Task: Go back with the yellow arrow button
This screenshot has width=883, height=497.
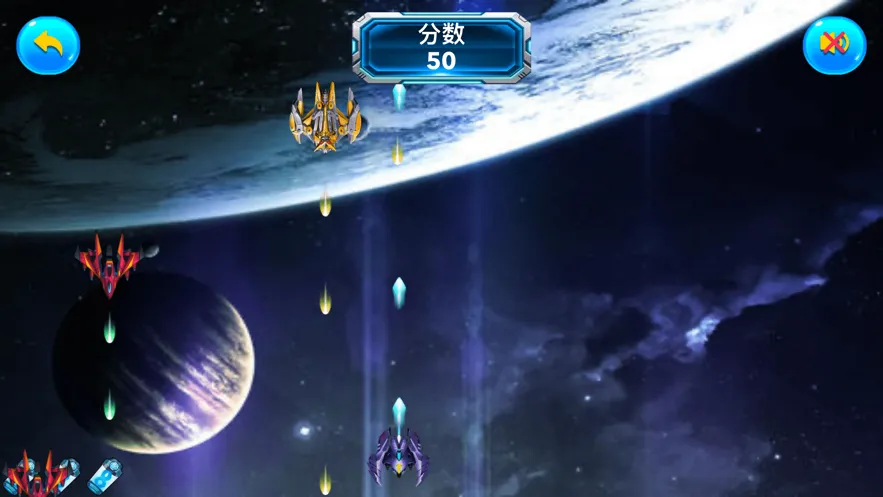Action: pyautogui.click(x=48, y=45)
